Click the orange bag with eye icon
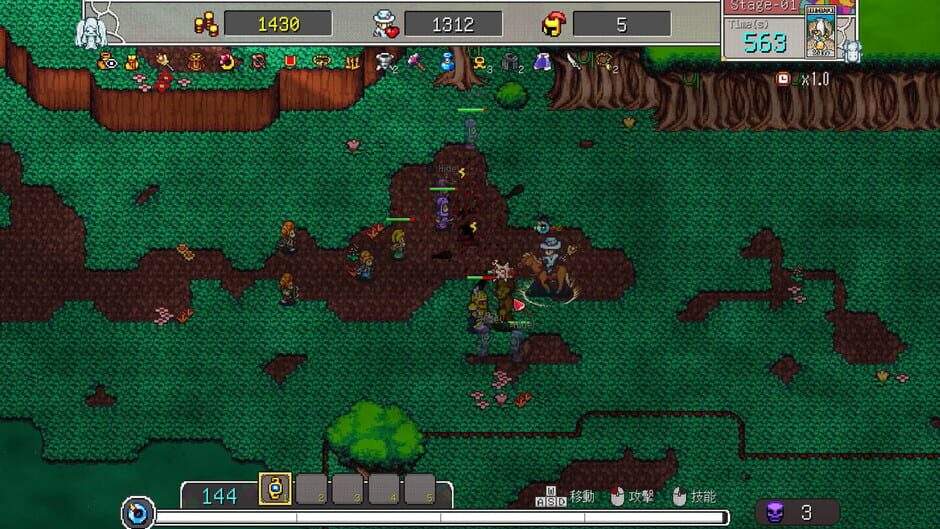Image resolution: width=940 pixels, height=529 pixels. click(x=106, y=62)
